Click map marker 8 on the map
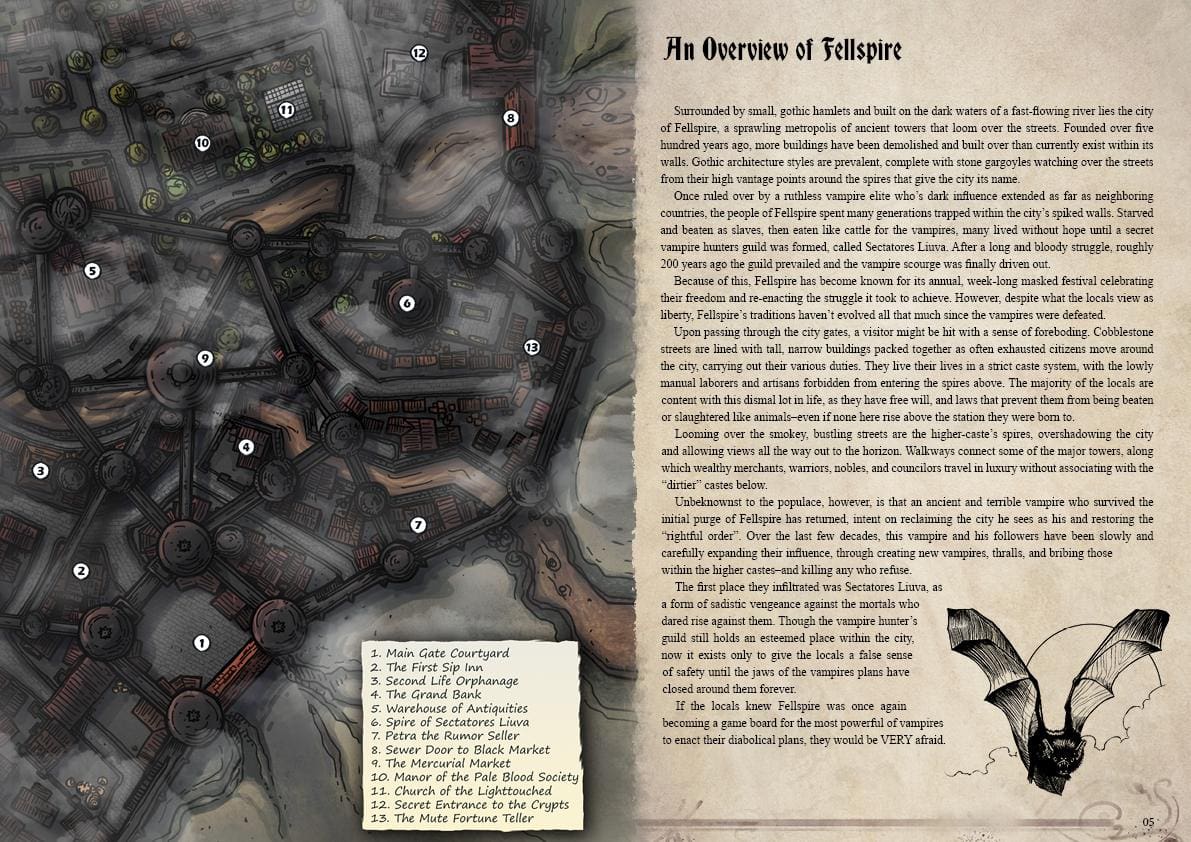The height and width of the screenshot is (842, 1191). tap(511, 118)
